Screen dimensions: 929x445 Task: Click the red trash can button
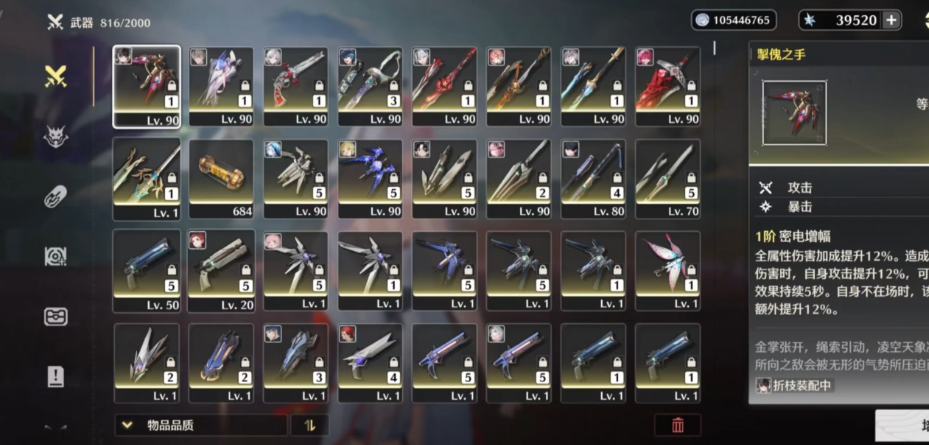(678, 425)
